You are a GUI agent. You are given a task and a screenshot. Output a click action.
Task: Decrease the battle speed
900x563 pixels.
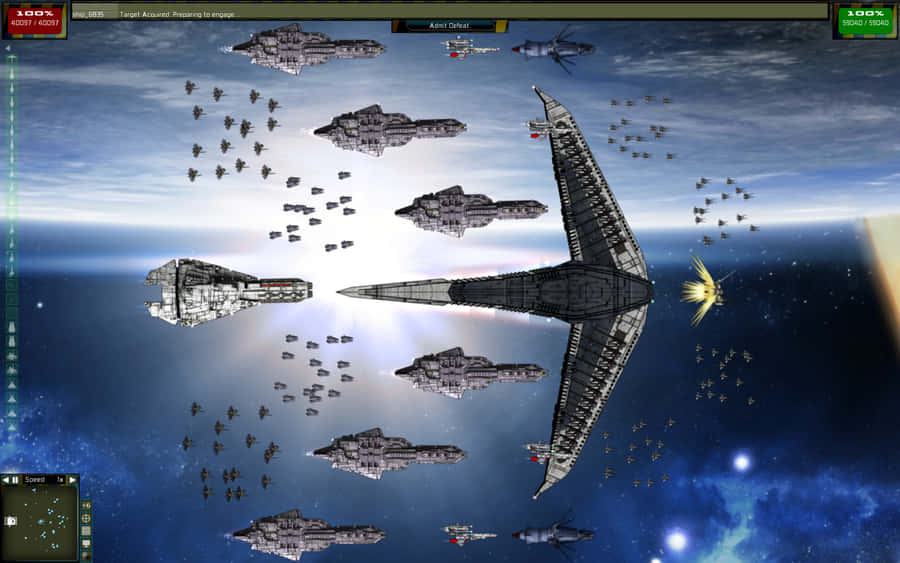(x=5, y=480)
